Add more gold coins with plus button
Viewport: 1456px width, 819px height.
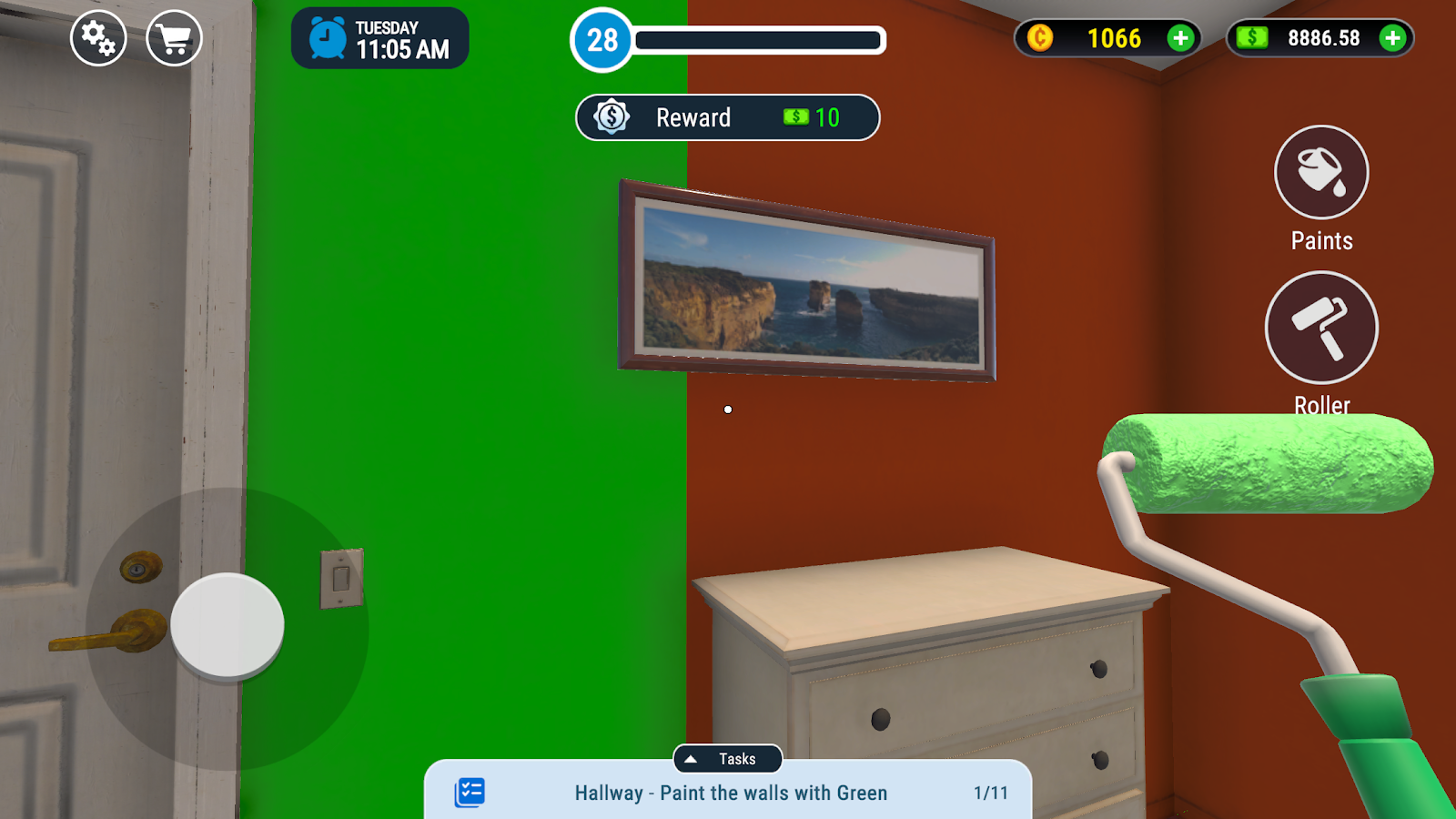point(1180,38)
